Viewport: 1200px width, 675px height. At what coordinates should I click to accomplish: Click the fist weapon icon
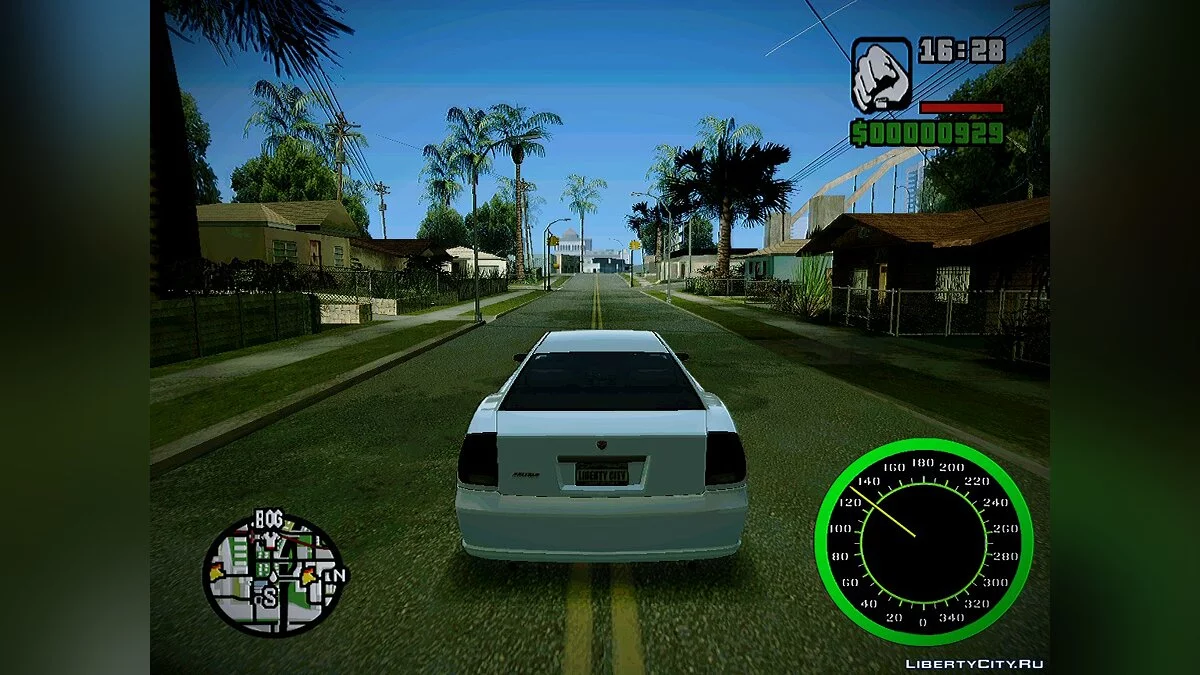click(x=881, y=75)
